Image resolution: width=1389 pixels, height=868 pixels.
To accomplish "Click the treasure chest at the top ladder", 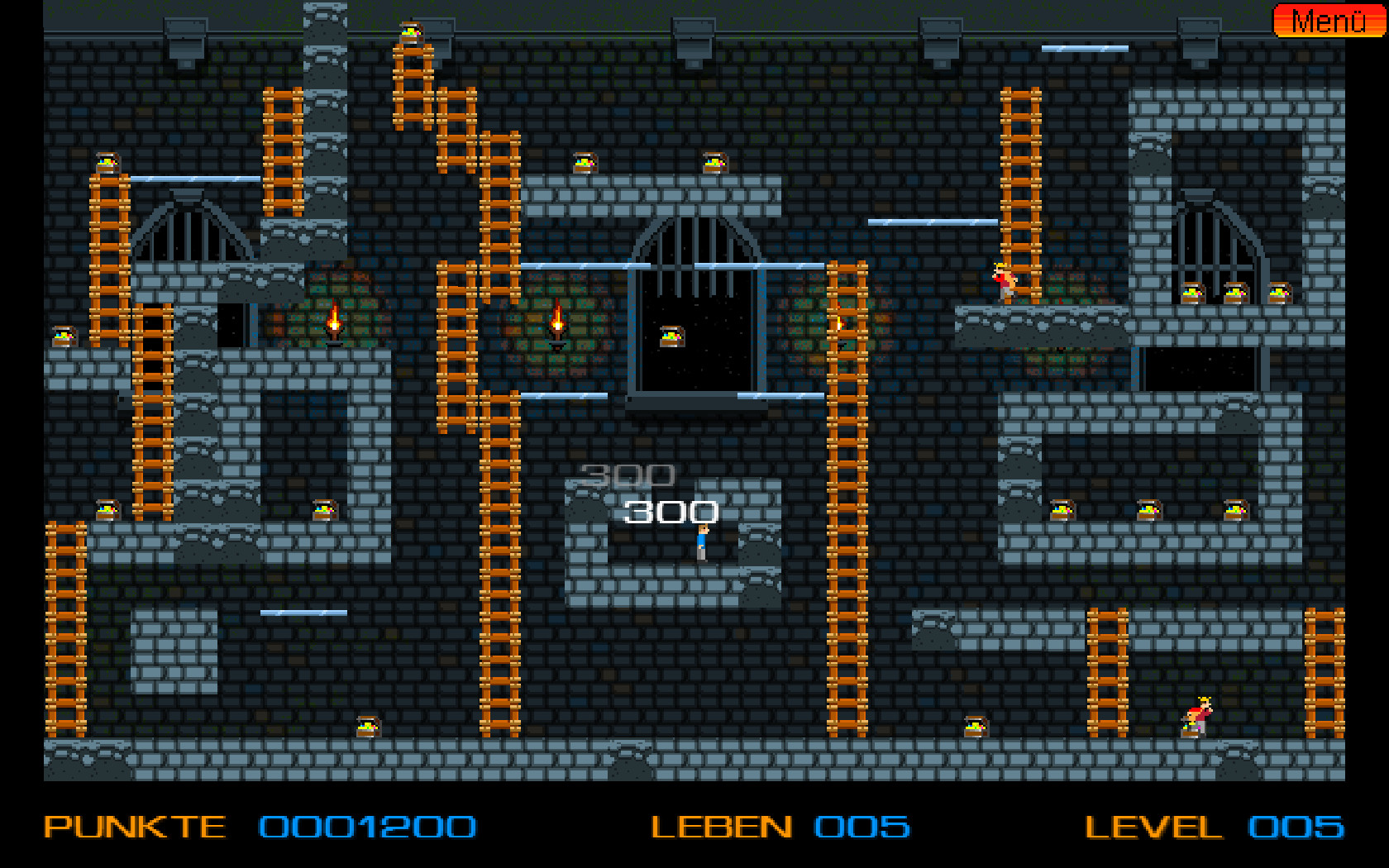I will point(411,31).
